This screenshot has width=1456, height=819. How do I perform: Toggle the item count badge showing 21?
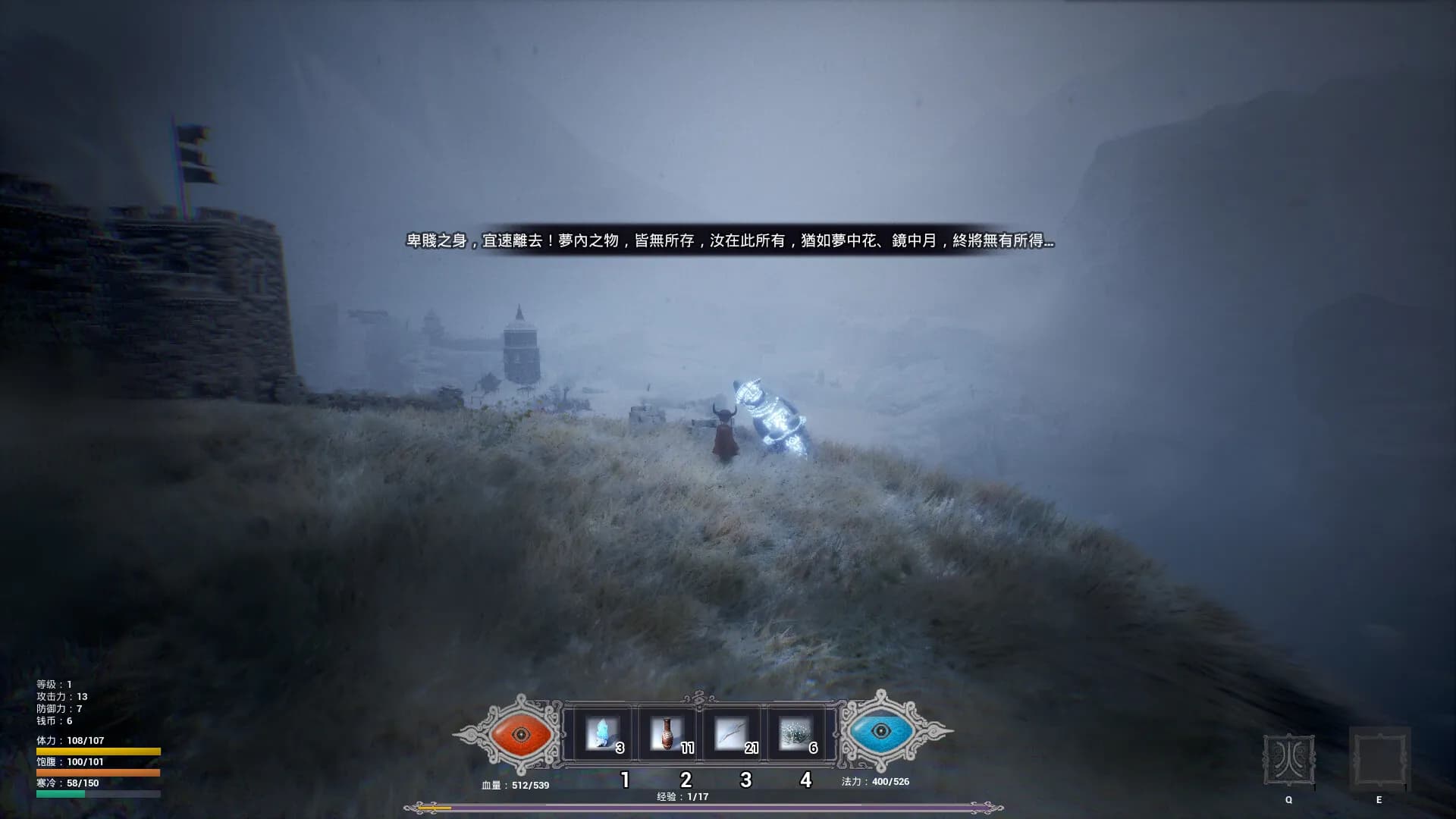pos(752,747)
